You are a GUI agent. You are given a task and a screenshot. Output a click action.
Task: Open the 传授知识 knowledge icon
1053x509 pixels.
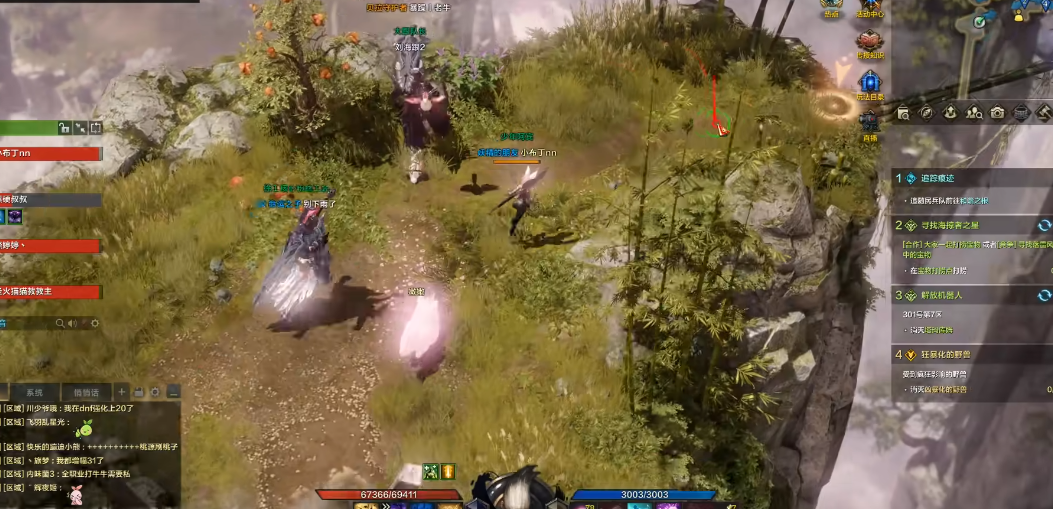click(x=868, y=43)
